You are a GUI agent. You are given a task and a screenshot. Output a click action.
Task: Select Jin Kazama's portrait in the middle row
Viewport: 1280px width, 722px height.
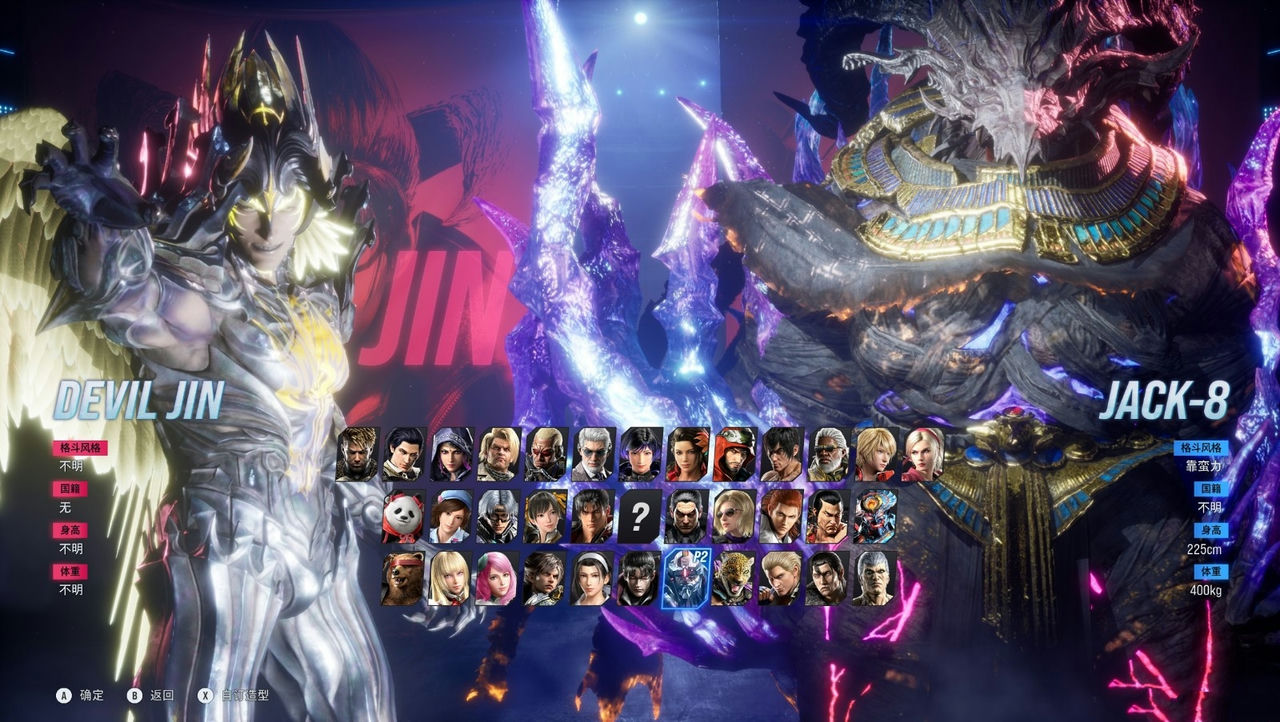(x=592, y=517)
